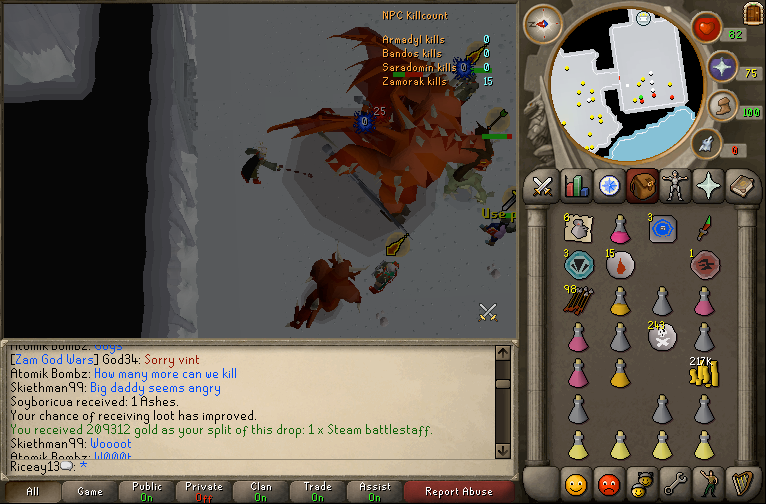This screenshot has height=504, width=766.
Task: Toggle run with the boot energy orb
Action: [720, 106]
